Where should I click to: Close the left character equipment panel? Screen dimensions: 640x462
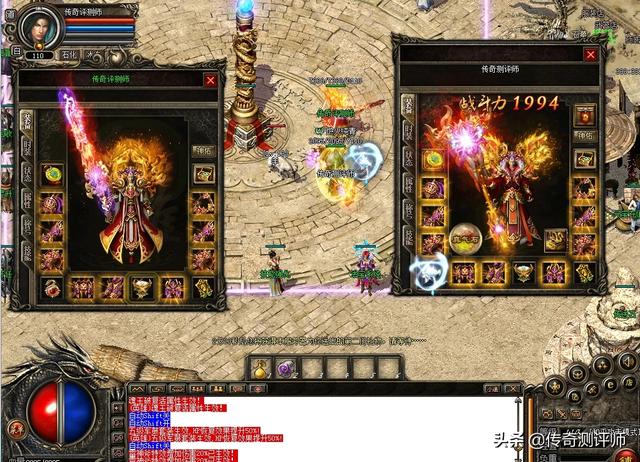point(210,79)
